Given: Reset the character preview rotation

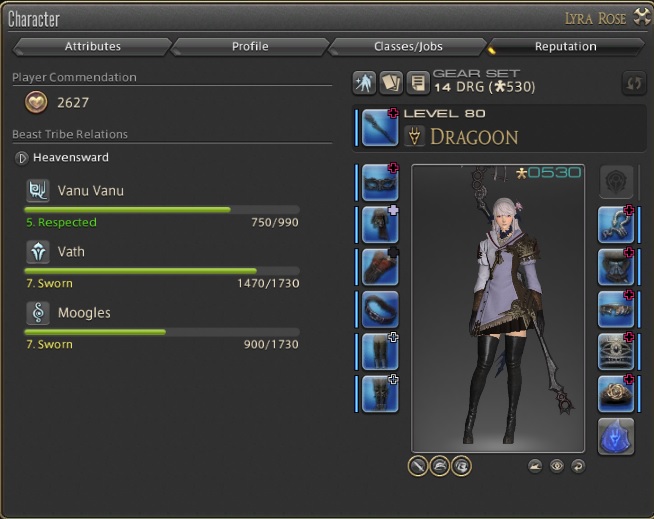Looking at the screenshot, I should click(577, 466).
